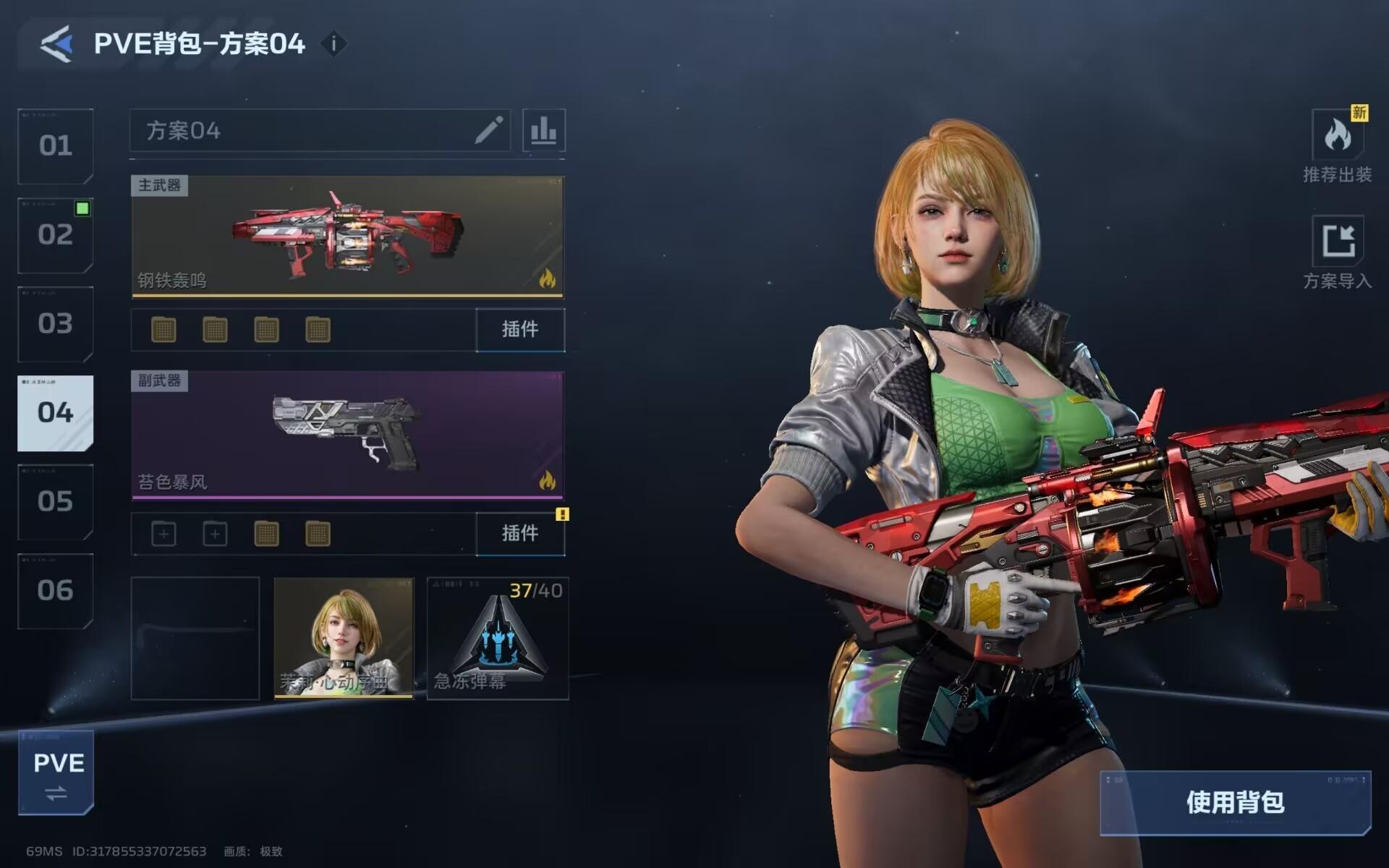Select the secondary weapon 苔色暴风 slot
Viewport: 1389px width, 868px height.
(x=347, y=435)
